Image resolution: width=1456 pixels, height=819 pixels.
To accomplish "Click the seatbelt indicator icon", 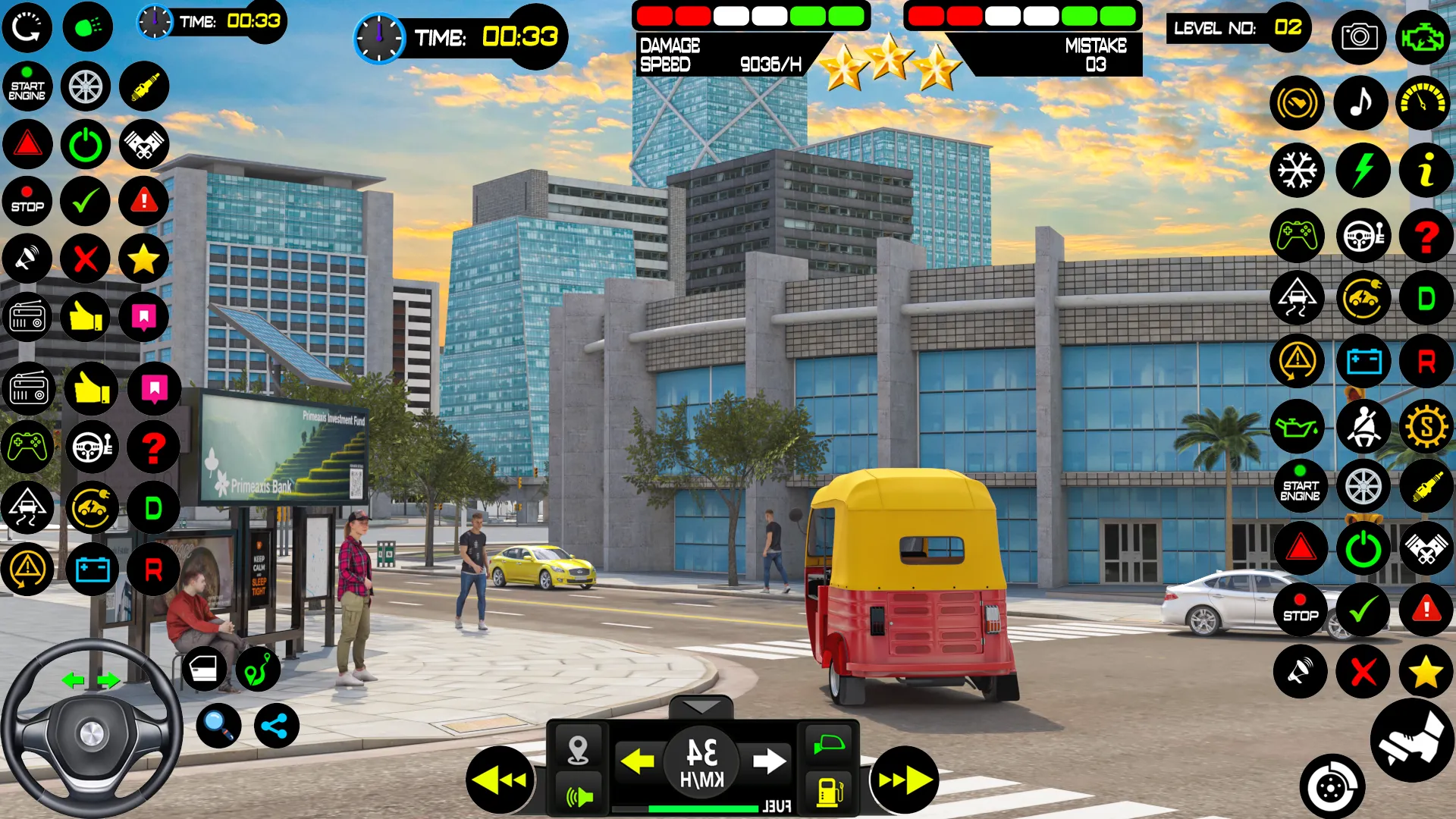I will point(1363,426).
